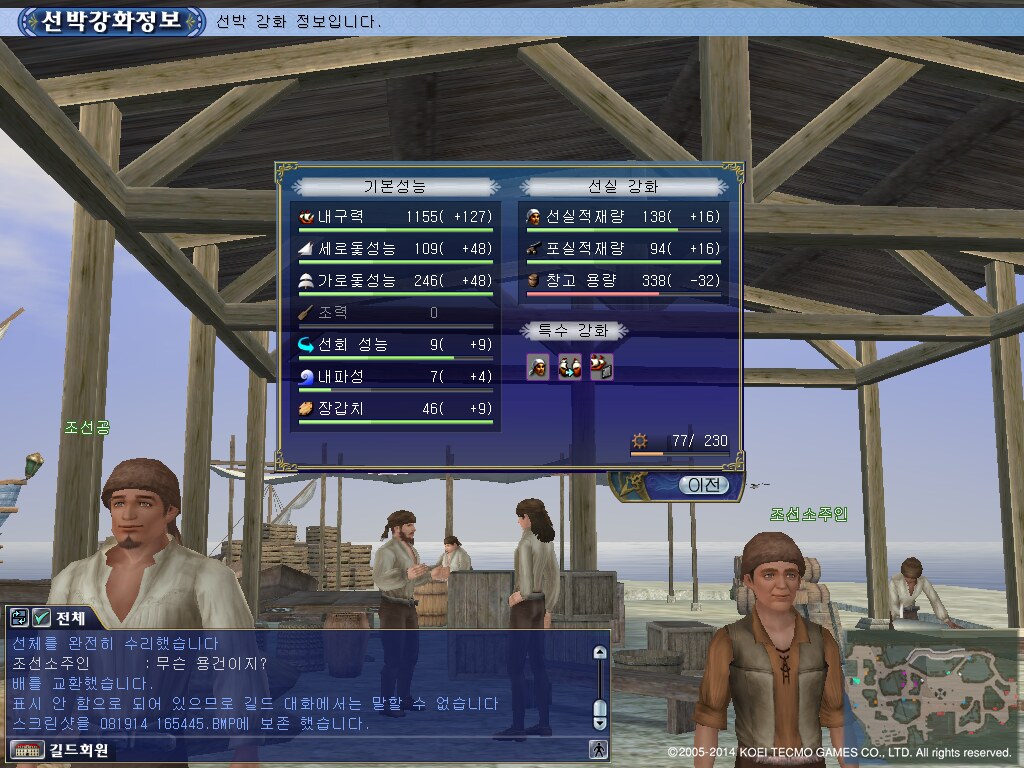Select the ship with armor plate enhancement icon
Viewport: 1024px width, 768px height.
pos(601,368)
